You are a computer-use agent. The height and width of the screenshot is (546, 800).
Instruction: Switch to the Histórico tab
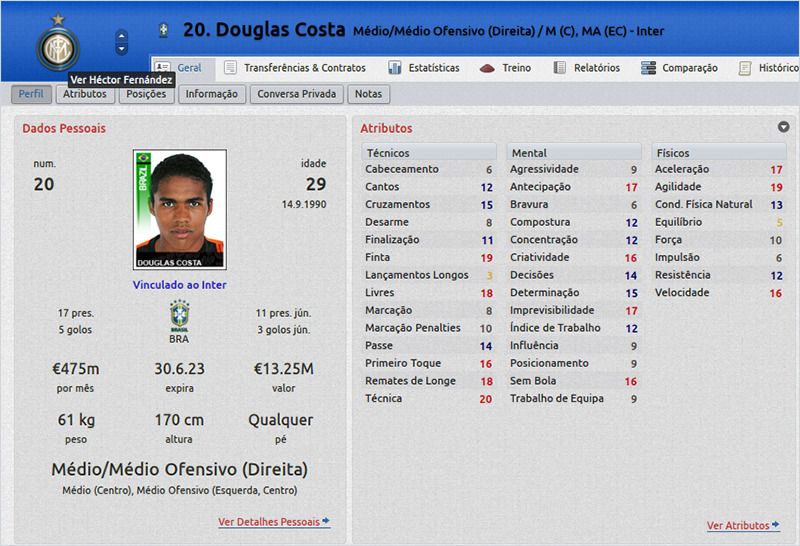tap(768, 68)
